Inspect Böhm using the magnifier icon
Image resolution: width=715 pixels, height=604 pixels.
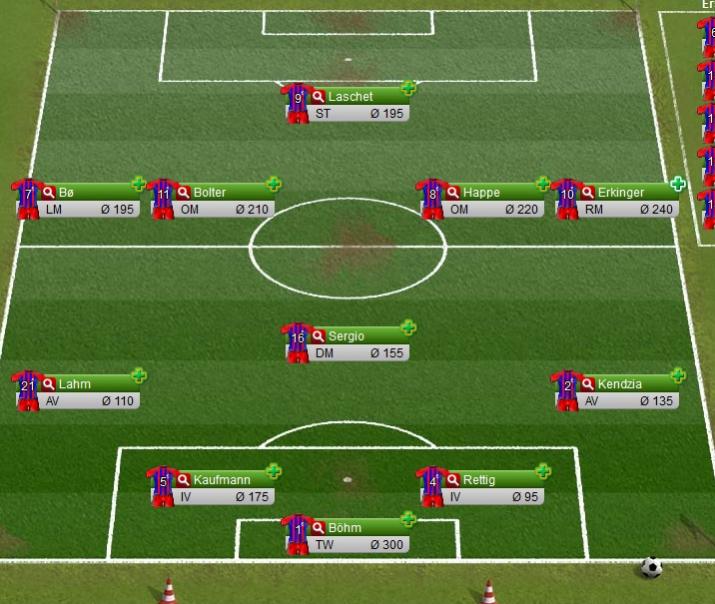(x=319, y=529)
